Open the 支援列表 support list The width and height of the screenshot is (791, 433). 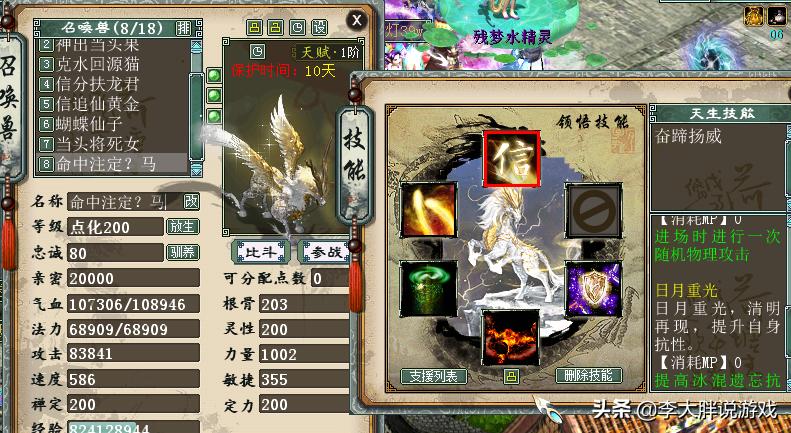point(435,376)
